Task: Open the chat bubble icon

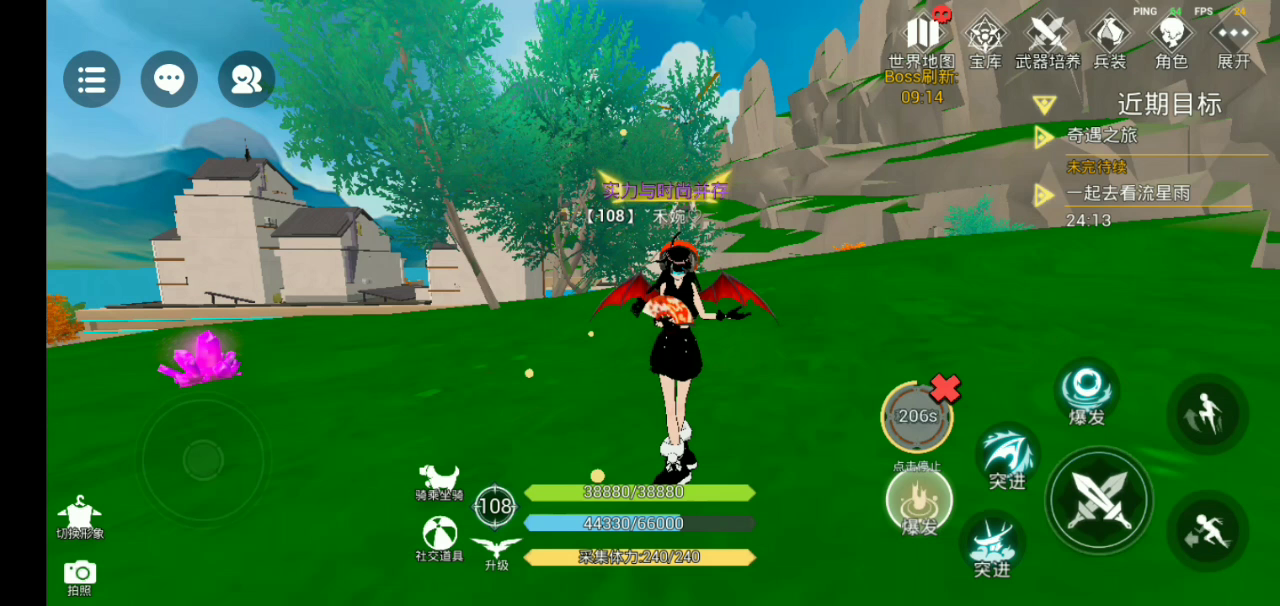Action: tap(169, 79)
